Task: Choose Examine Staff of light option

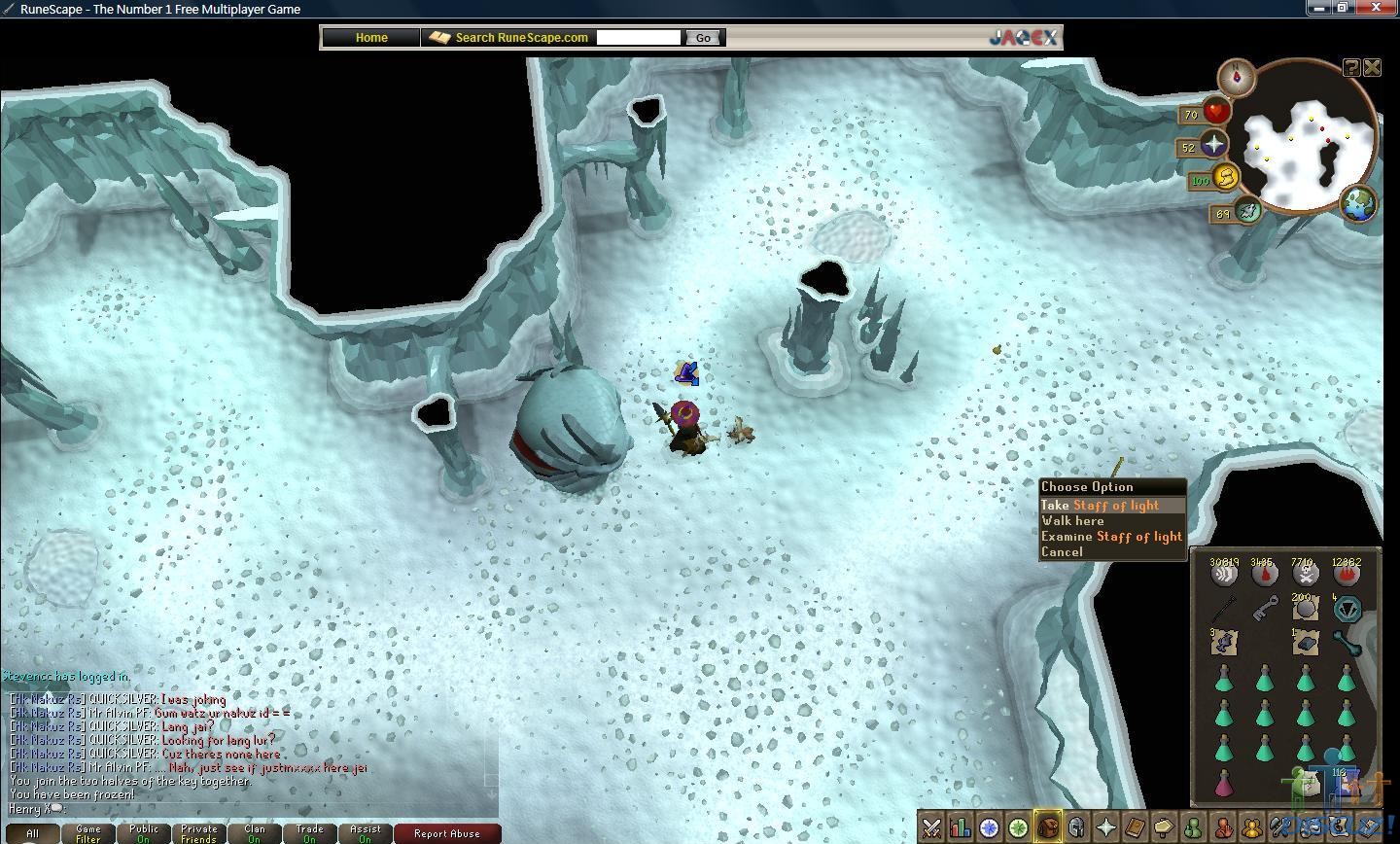Action: [1110, 537]
